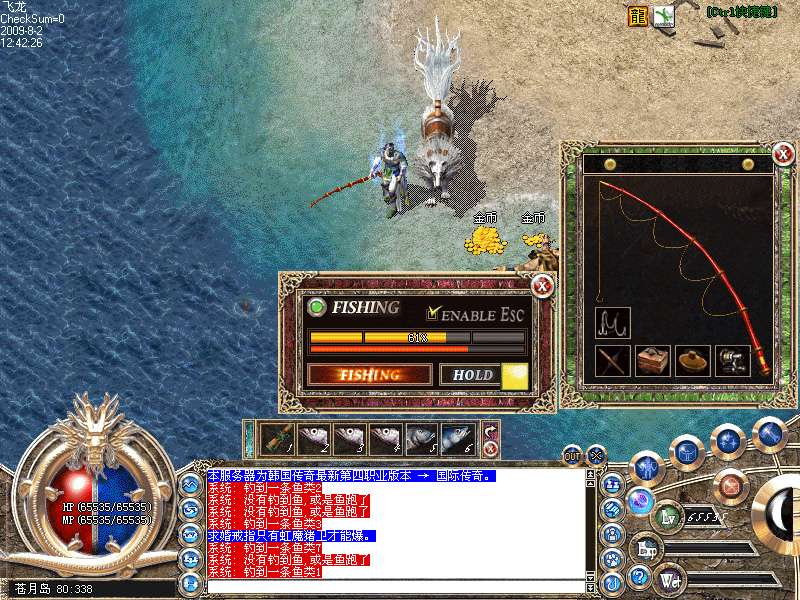
Task: Select the fishing rod in hotbar slot 1
Action: (x=277, y=438)
